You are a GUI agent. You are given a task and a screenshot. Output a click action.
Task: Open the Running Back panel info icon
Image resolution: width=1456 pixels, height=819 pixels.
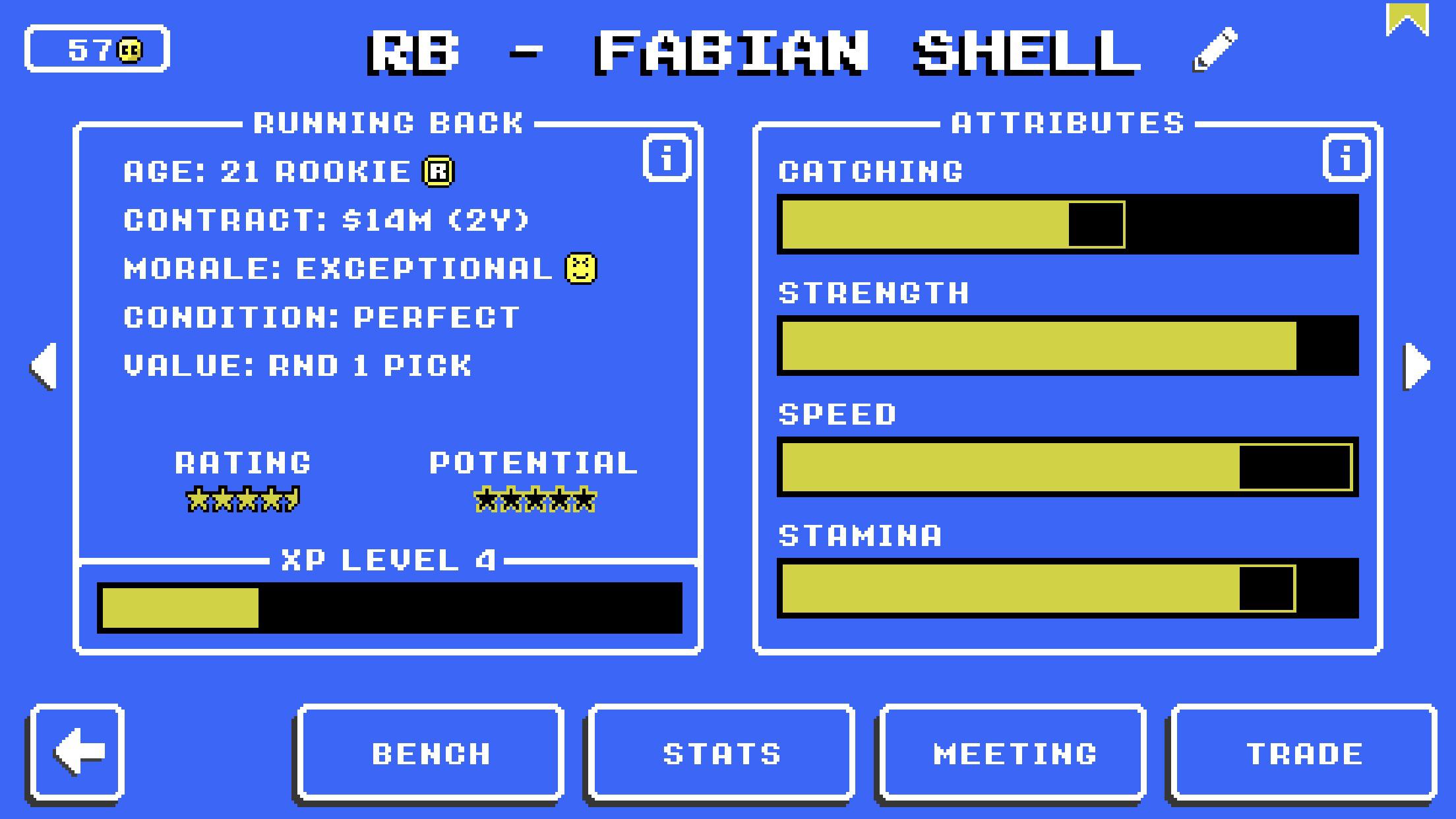click(x=665, y=156)
